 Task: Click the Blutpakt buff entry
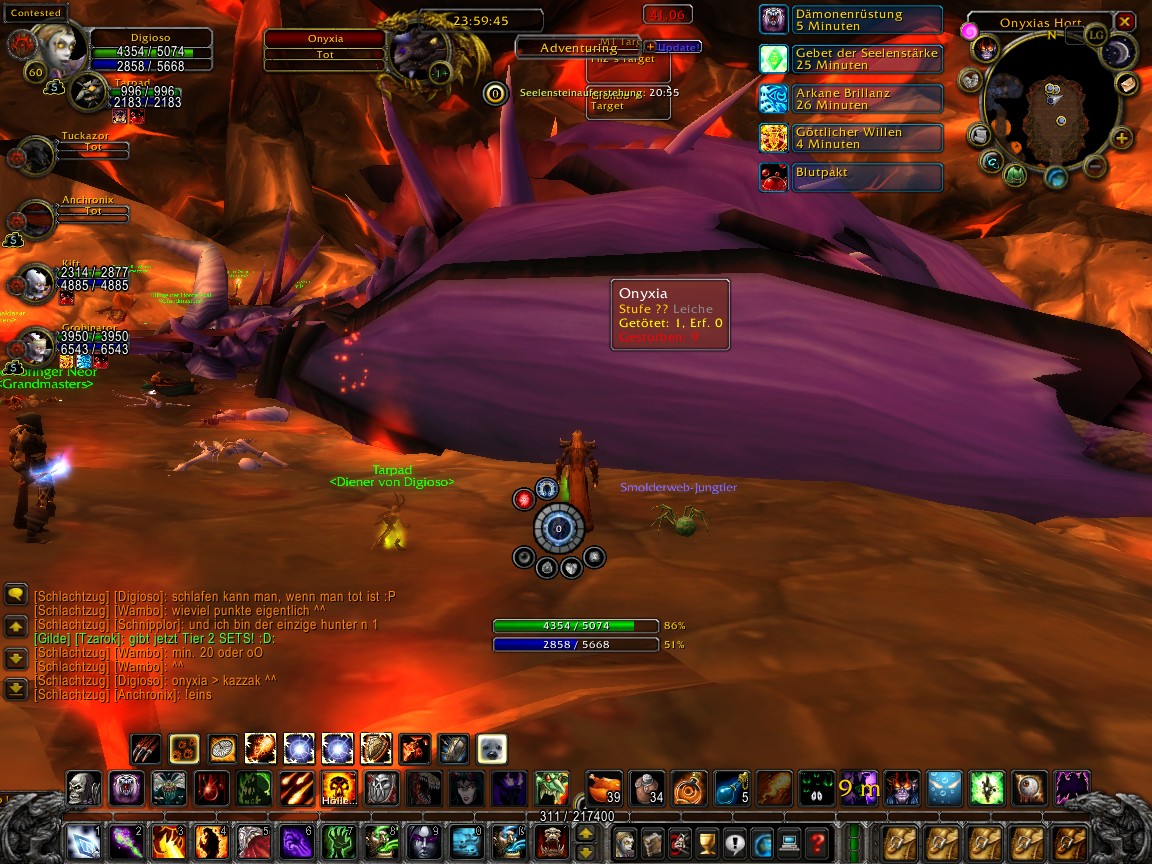click(x=850, y=177)
